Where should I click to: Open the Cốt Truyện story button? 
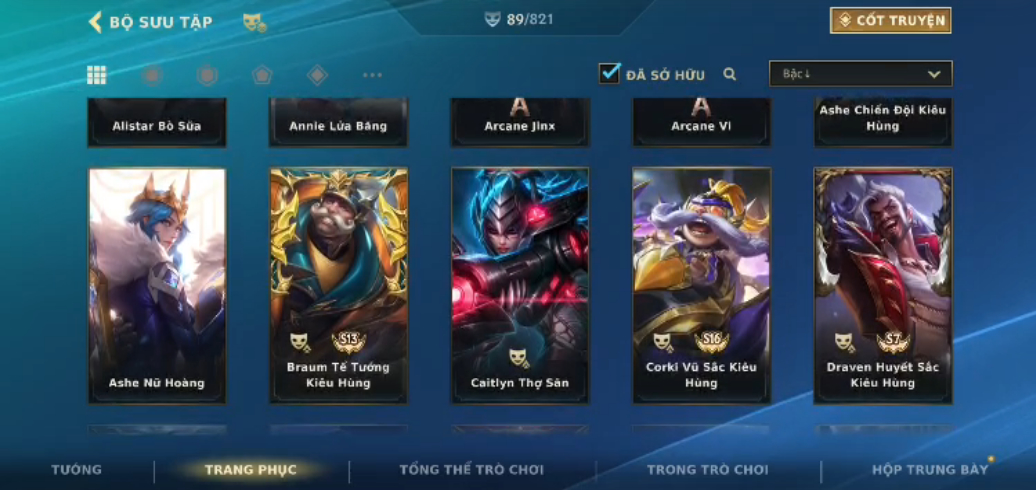click(890, 21)
